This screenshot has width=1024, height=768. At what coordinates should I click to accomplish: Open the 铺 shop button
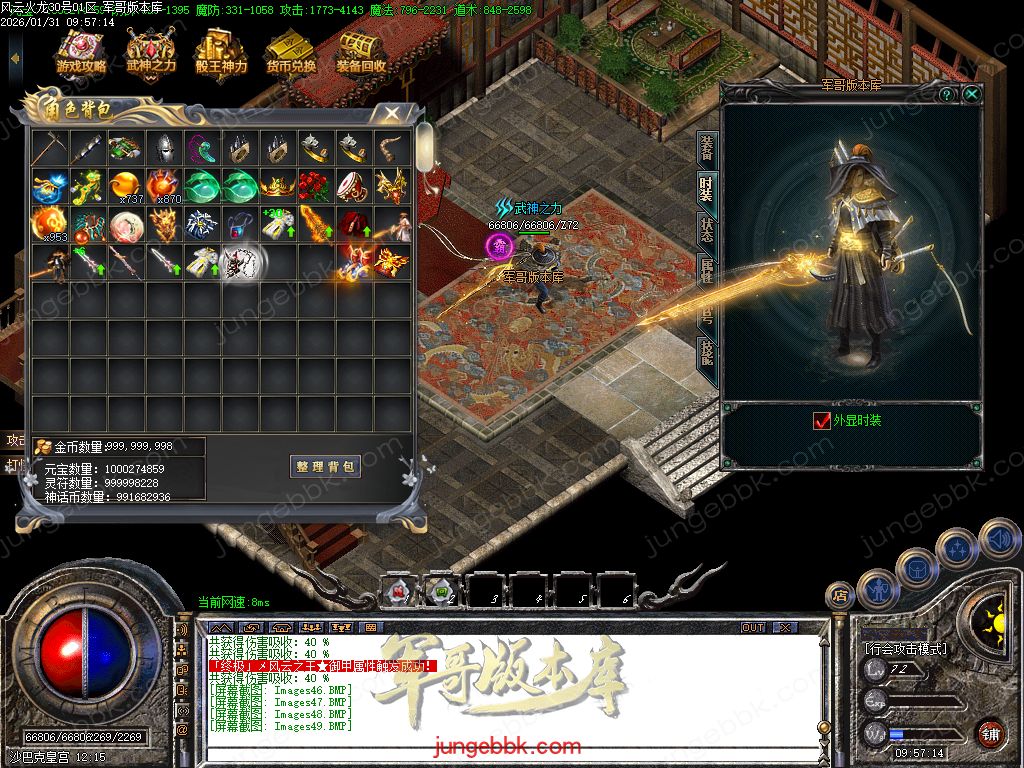990,732
